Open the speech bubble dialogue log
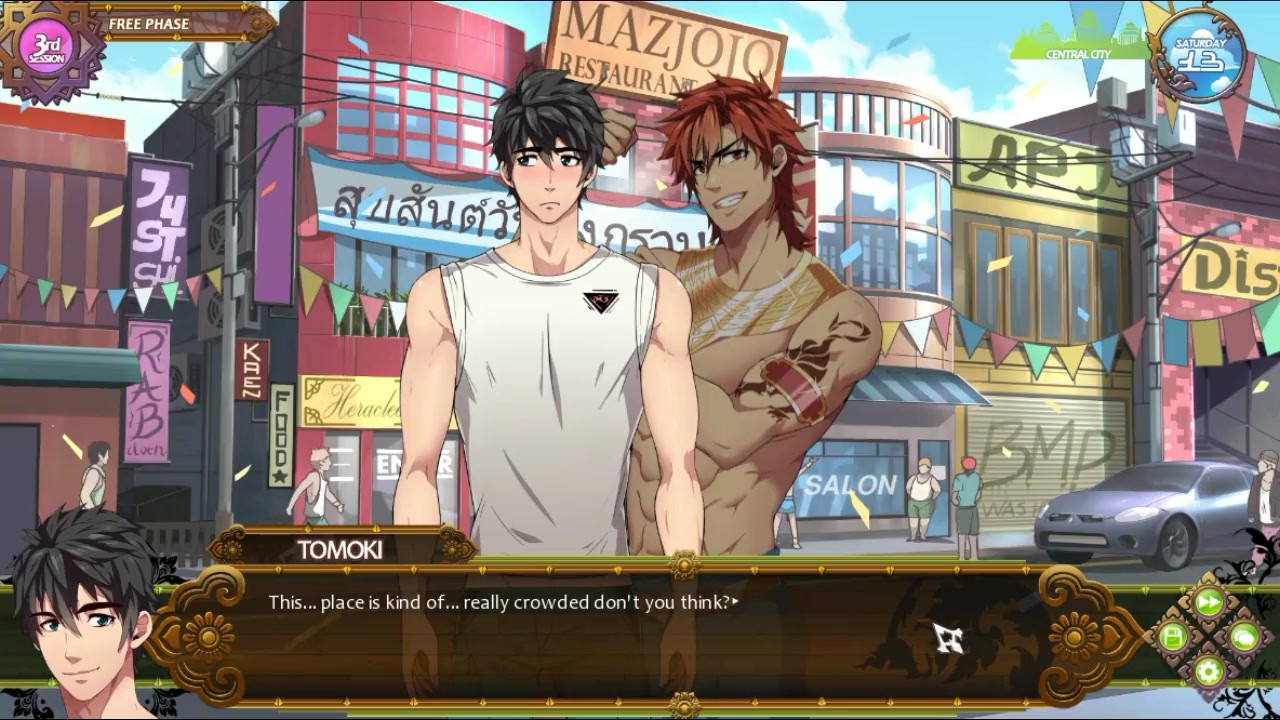1280x720 pixels. (1243, 636)
